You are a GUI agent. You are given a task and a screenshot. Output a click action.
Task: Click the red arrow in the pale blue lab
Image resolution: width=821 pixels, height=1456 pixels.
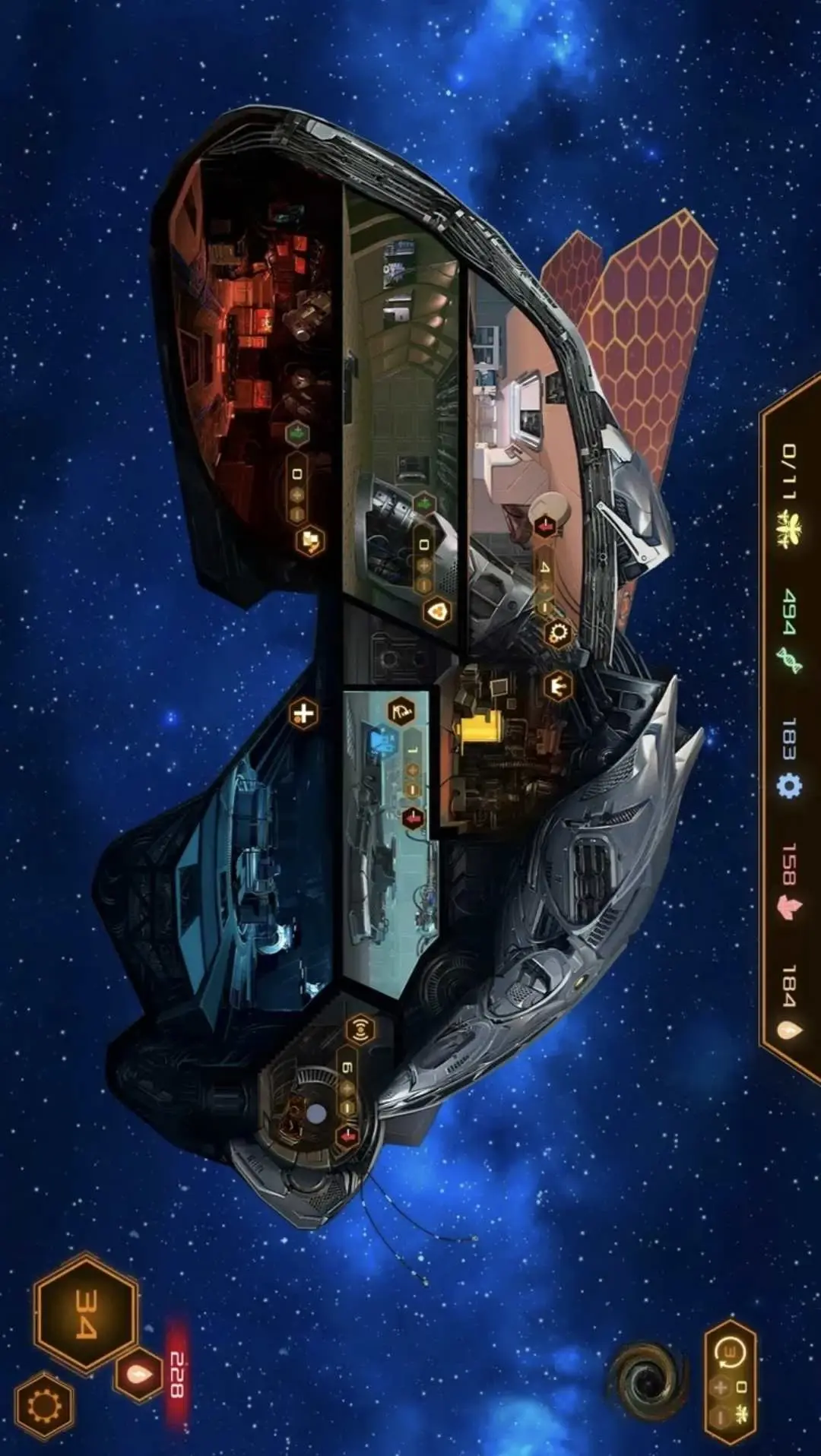413,818
